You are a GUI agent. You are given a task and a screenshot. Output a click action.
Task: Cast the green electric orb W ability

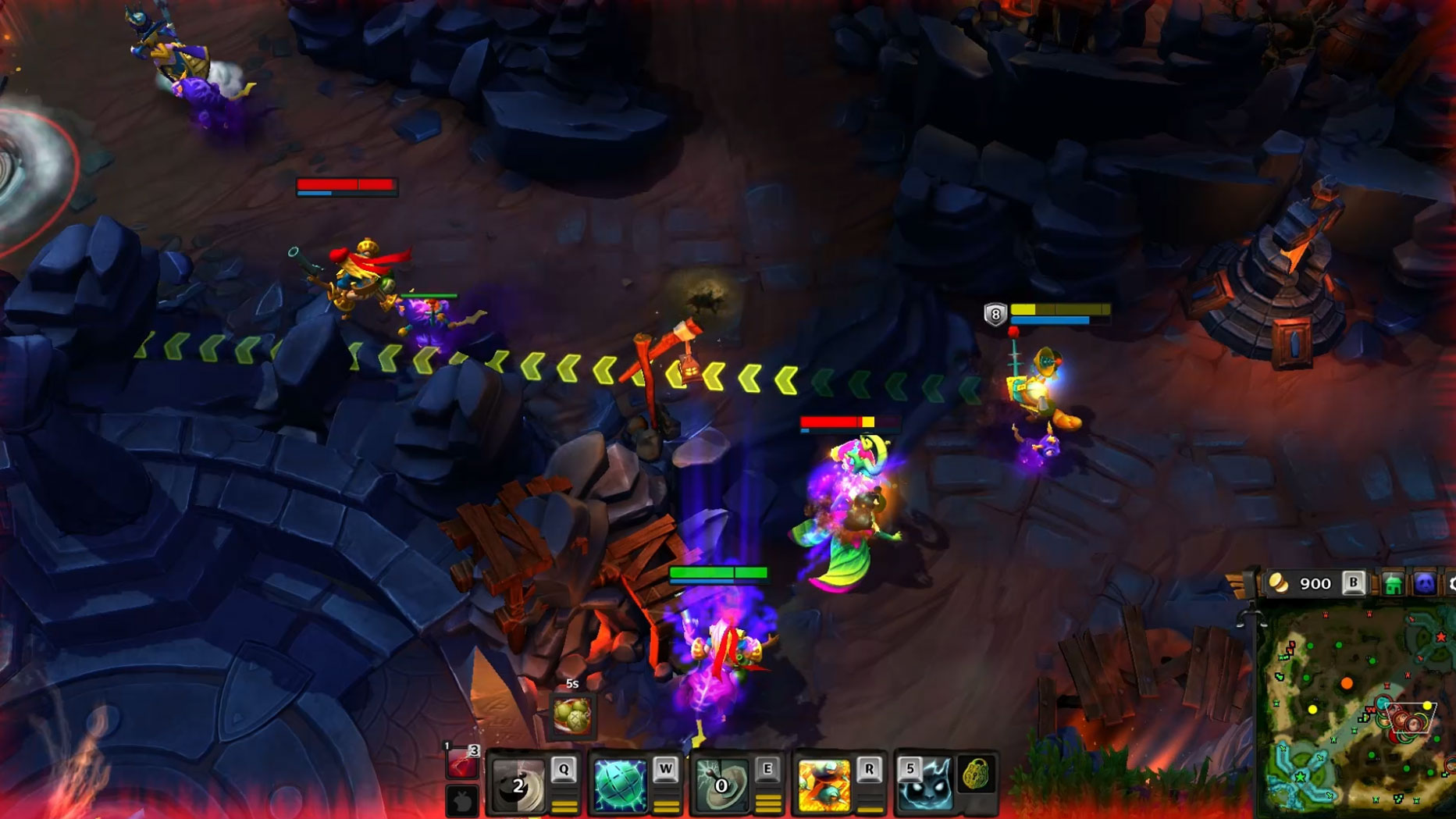click(620, 784)
